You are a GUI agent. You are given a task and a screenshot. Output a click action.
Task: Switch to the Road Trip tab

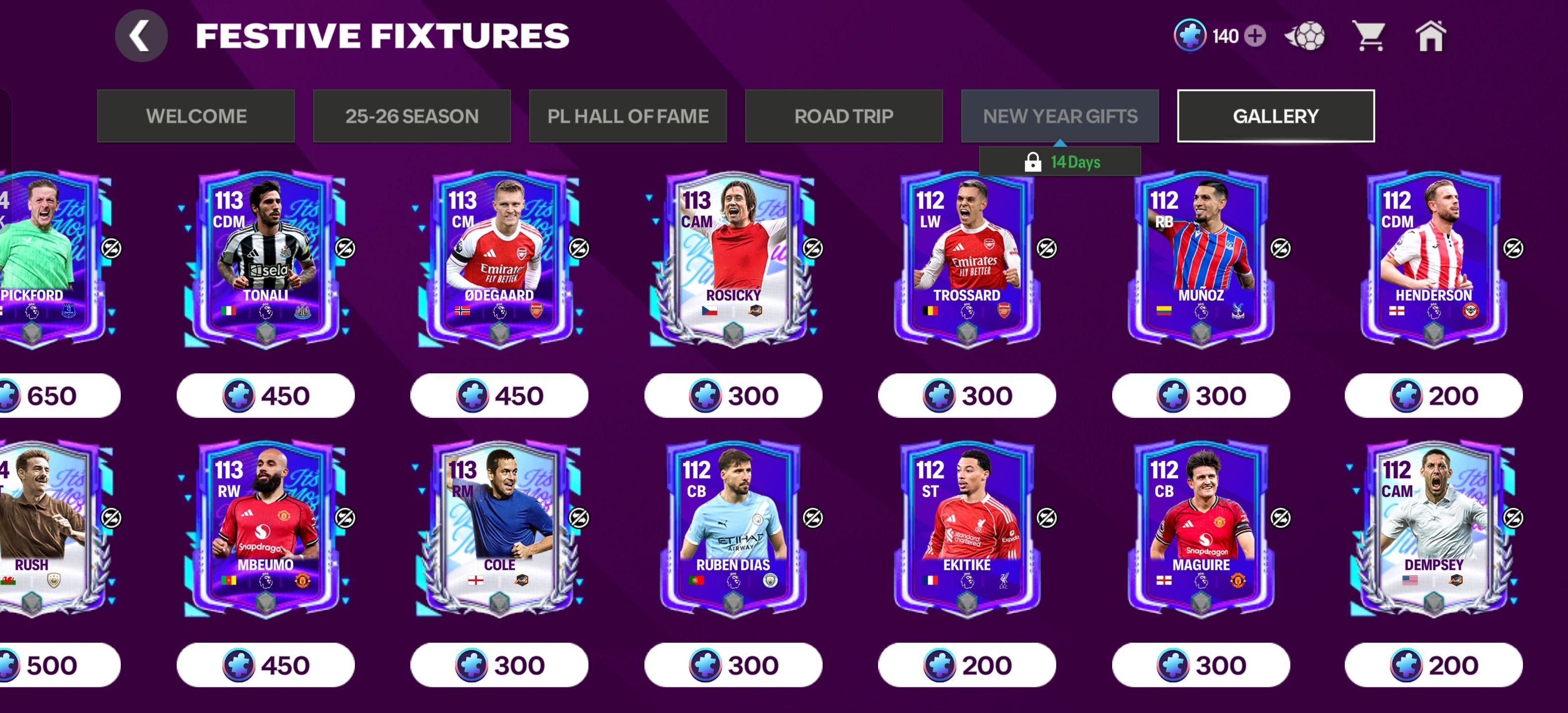pos(843,116)
